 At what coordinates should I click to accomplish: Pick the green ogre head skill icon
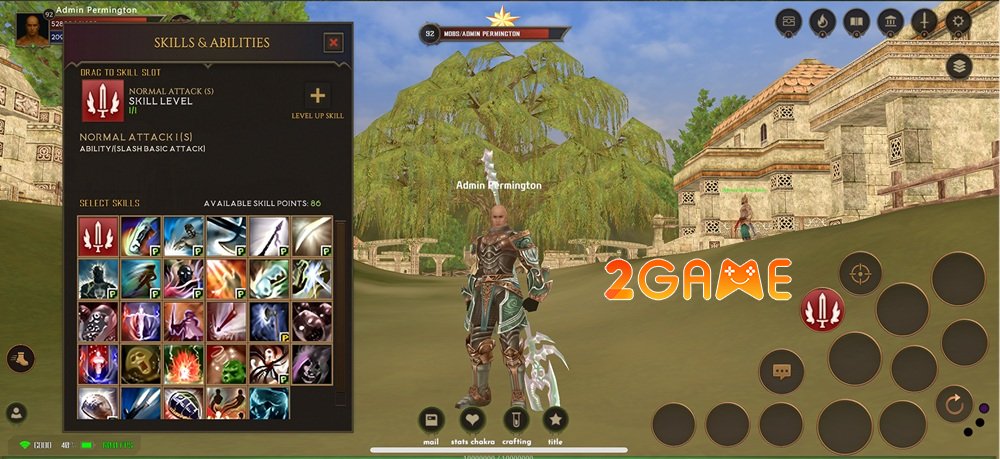pos(226,364)
